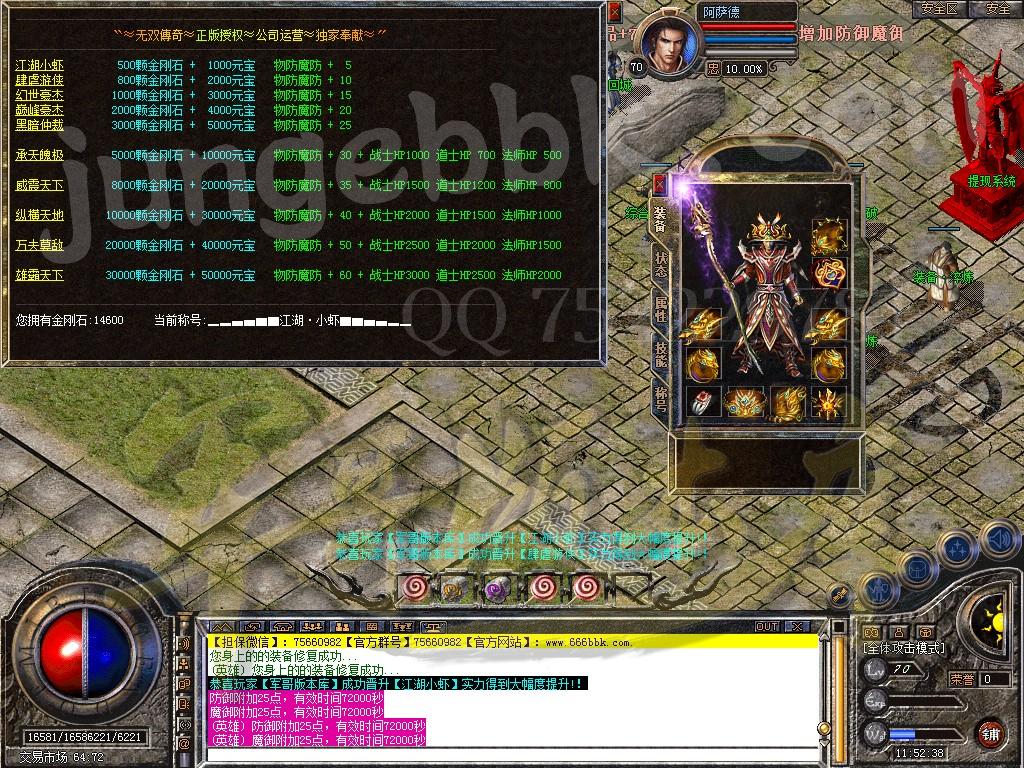Choose the 肆虐游侠 title link
Image resolution: width=1024 pixels, height=768 pixels.
tap(39, 80)
